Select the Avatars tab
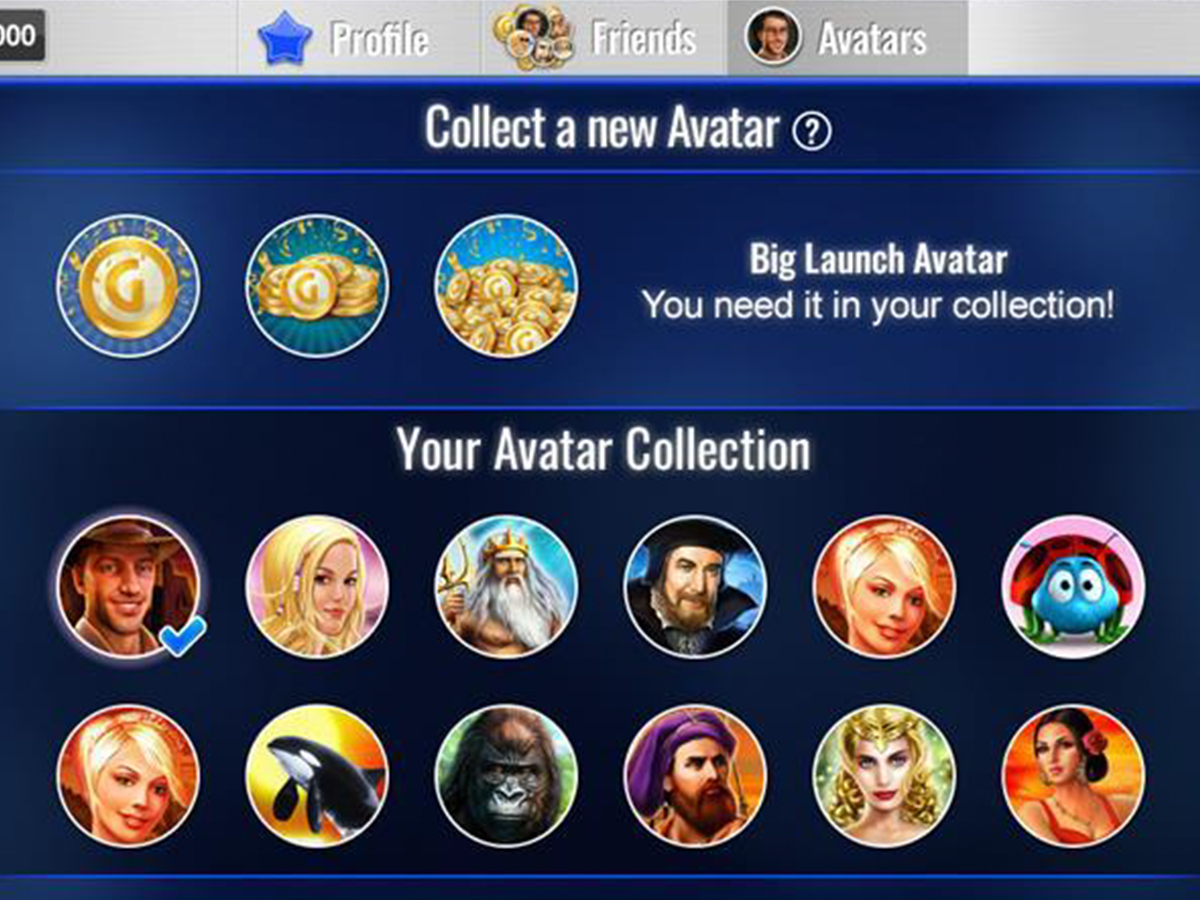Screen dimensions: 1200x900 [847, 38]
